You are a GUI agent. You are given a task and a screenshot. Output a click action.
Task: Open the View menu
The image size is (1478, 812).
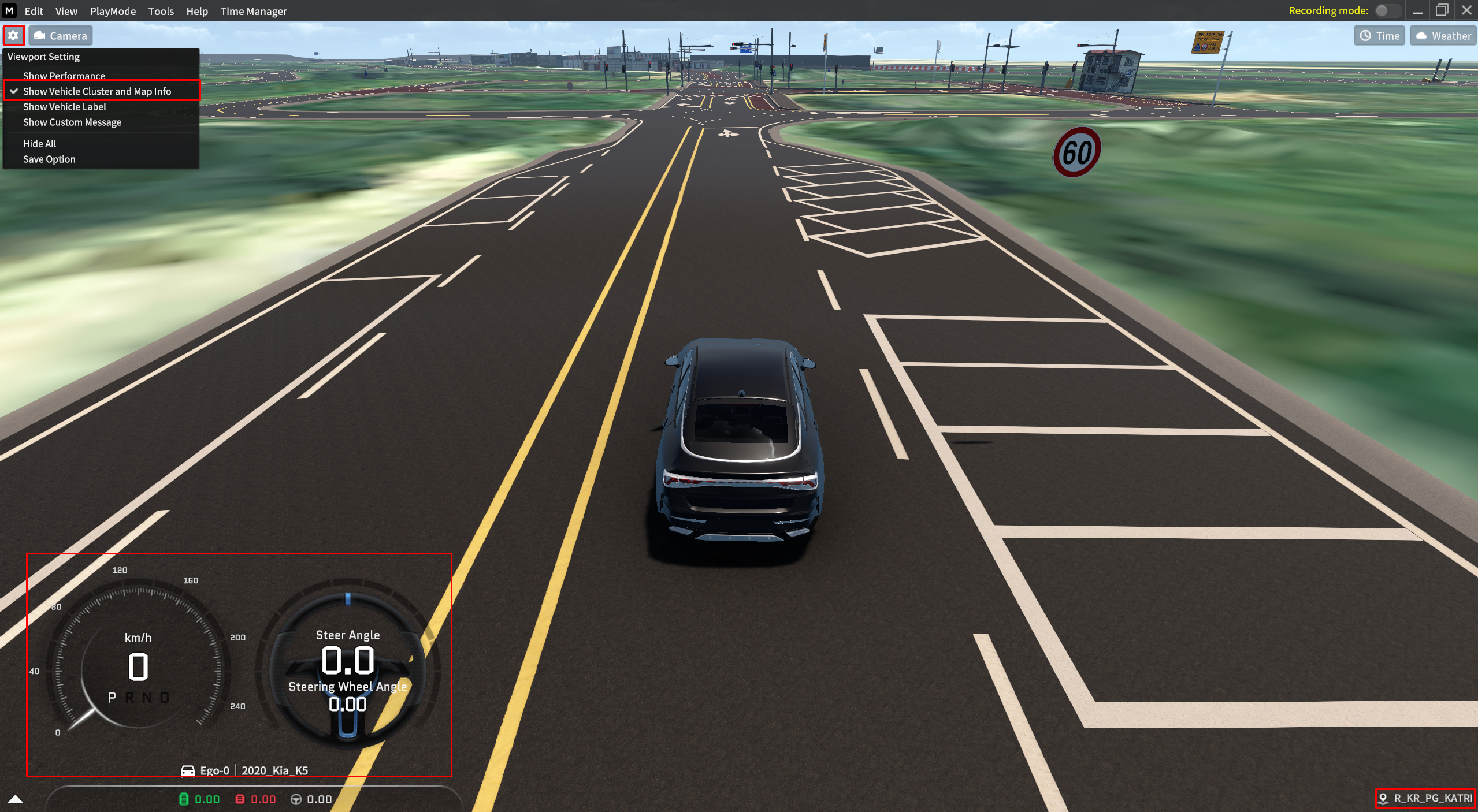(x=66, y=11)
